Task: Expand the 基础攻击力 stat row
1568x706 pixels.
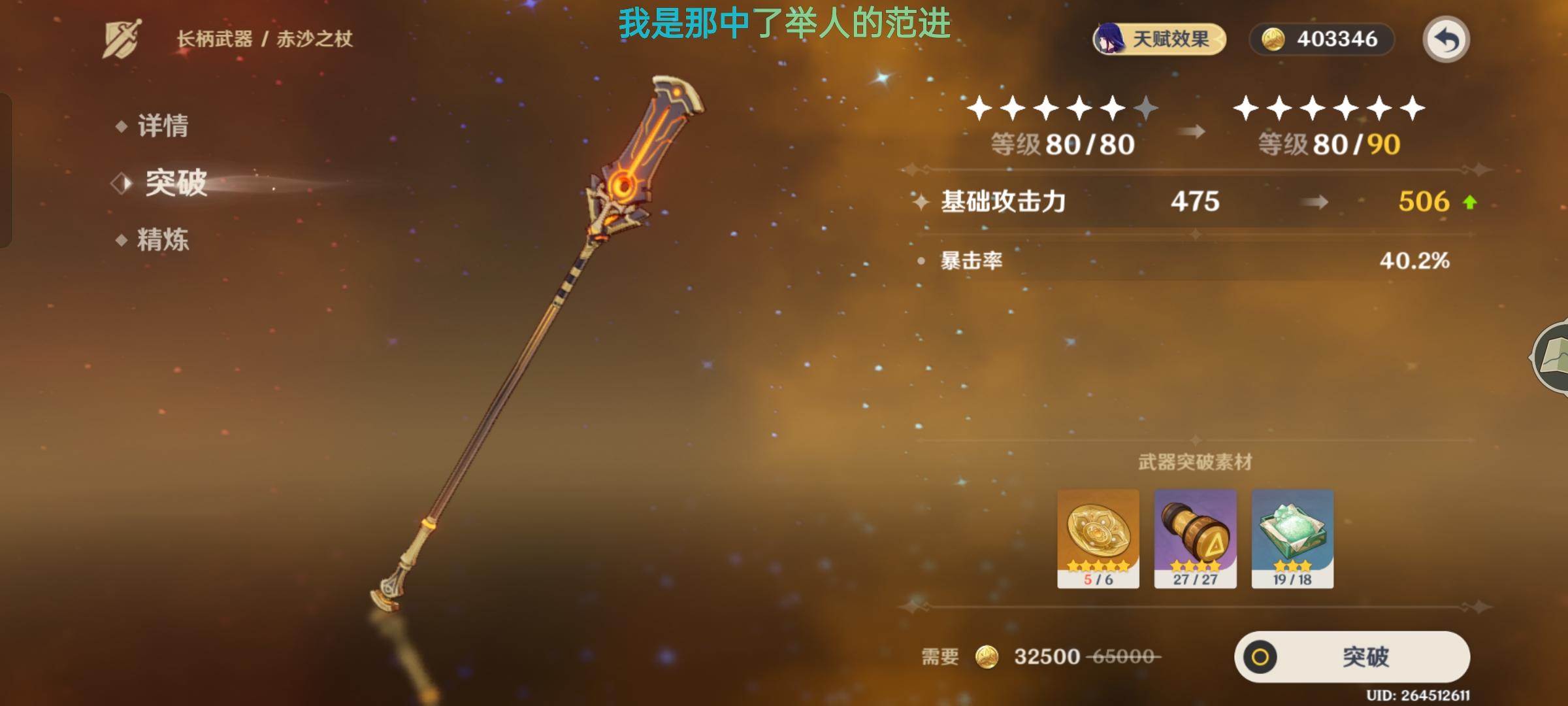Action: coord(1004,201)
